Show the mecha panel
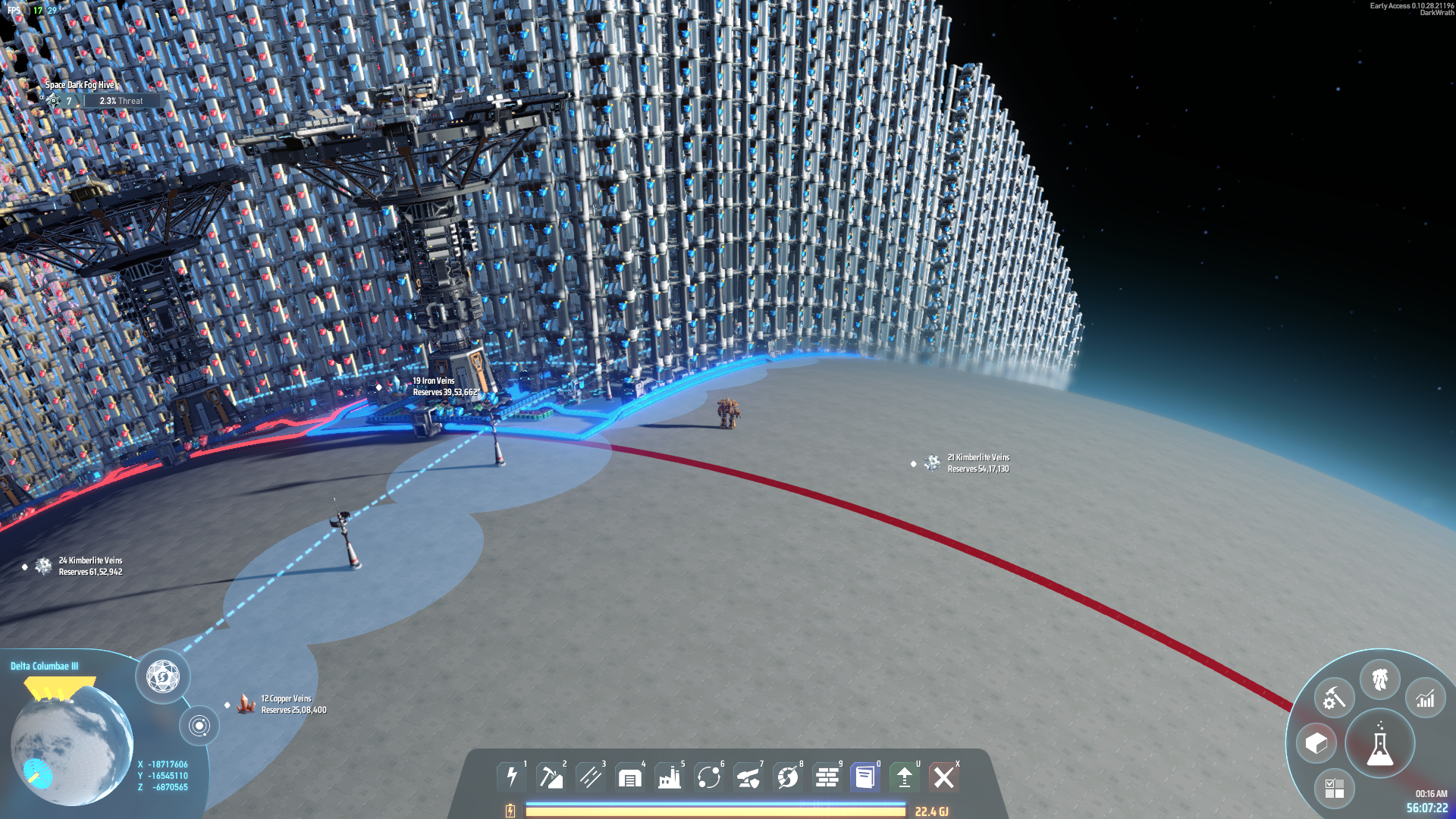 [1380, 679]
